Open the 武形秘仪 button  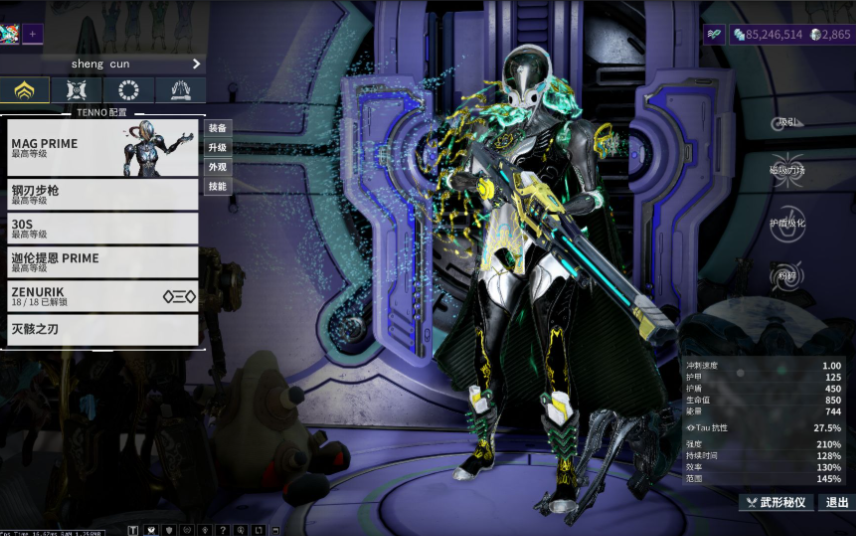(x=776, y=502)
